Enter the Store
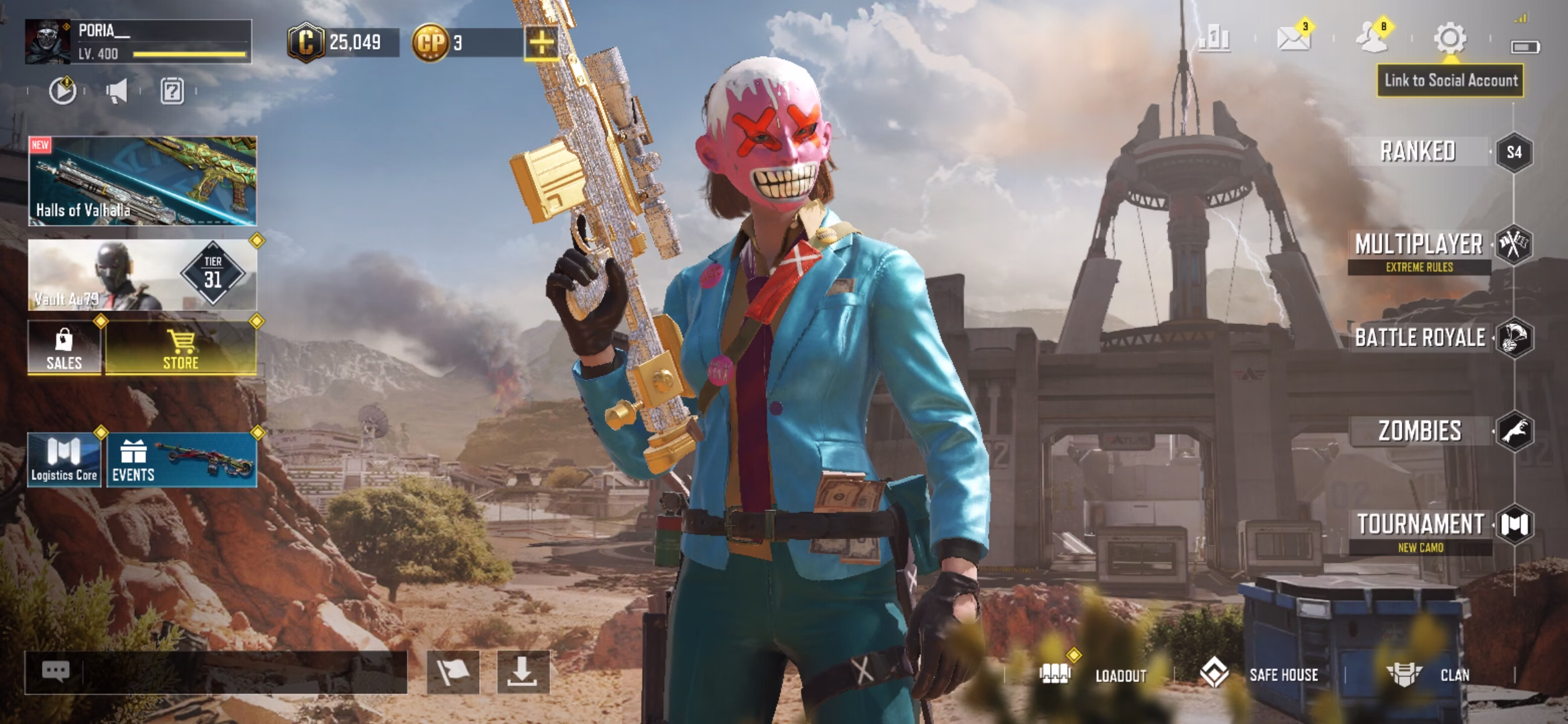Image resolution: width=1568 pixels, height=724 pixels. [181, 347]
